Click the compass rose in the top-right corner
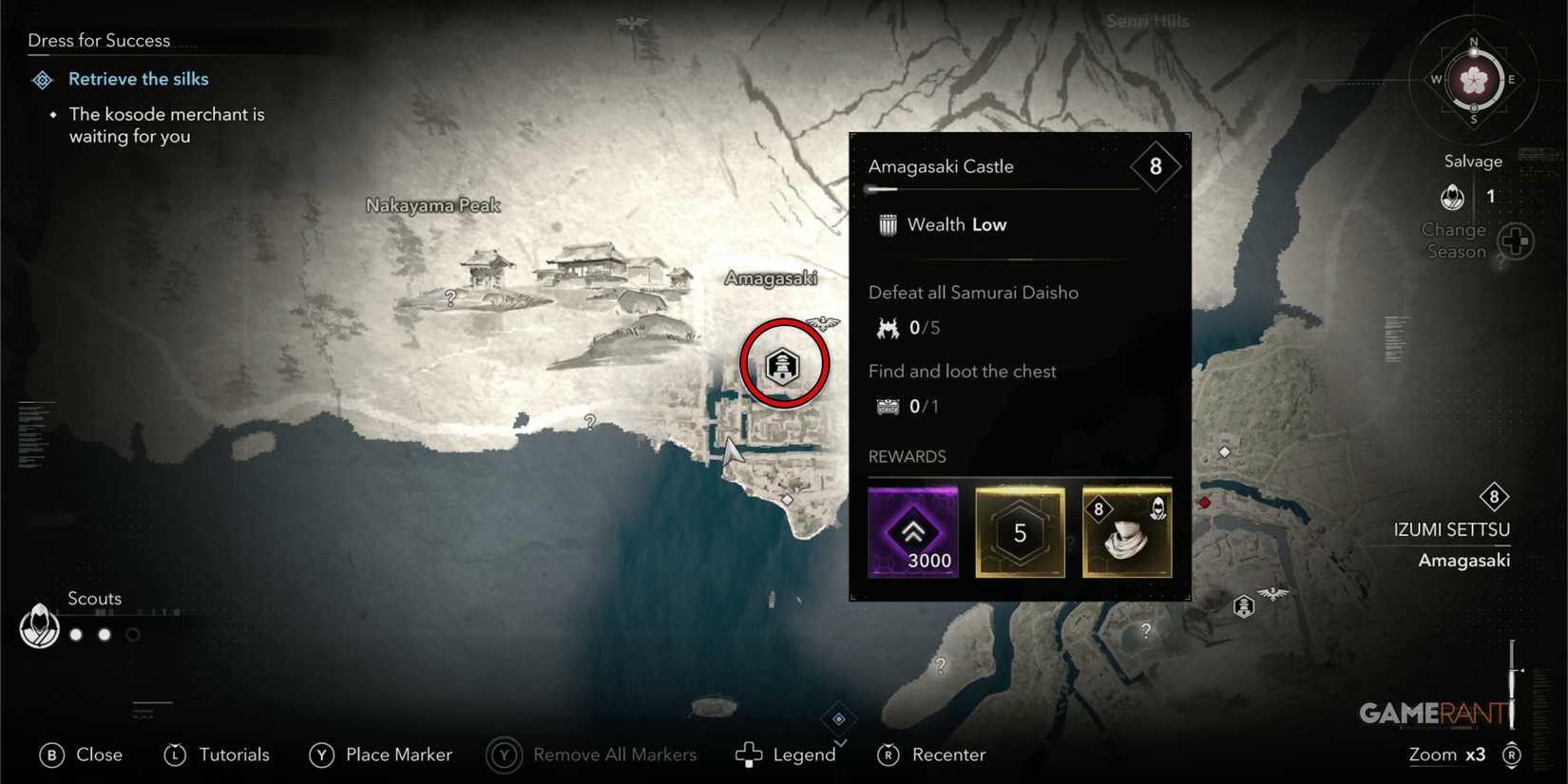Viewport: 1568px width, 784px height. click(x=1473, y=82)
